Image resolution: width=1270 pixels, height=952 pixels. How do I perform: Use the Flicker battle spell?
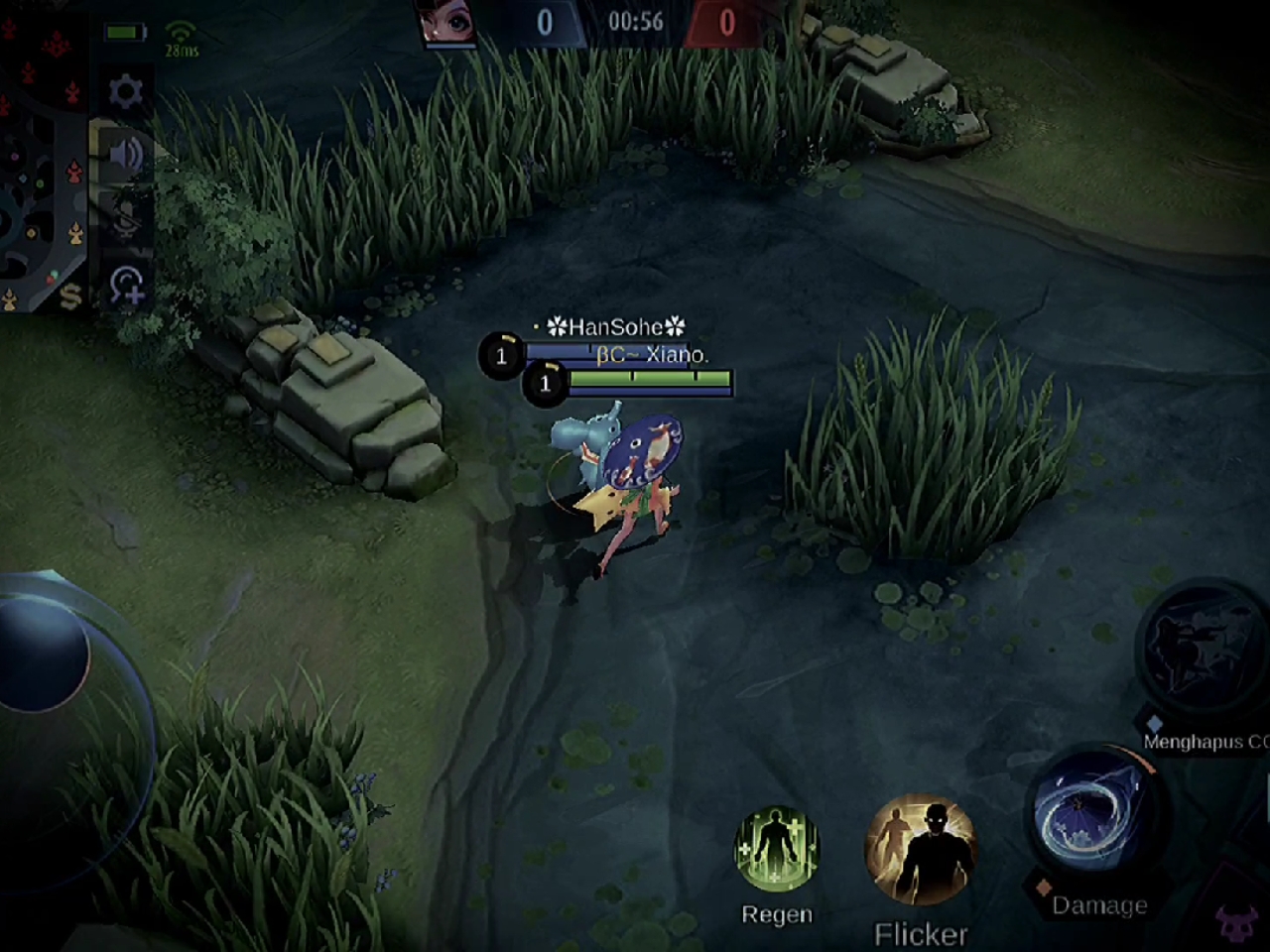coord(921,851)
